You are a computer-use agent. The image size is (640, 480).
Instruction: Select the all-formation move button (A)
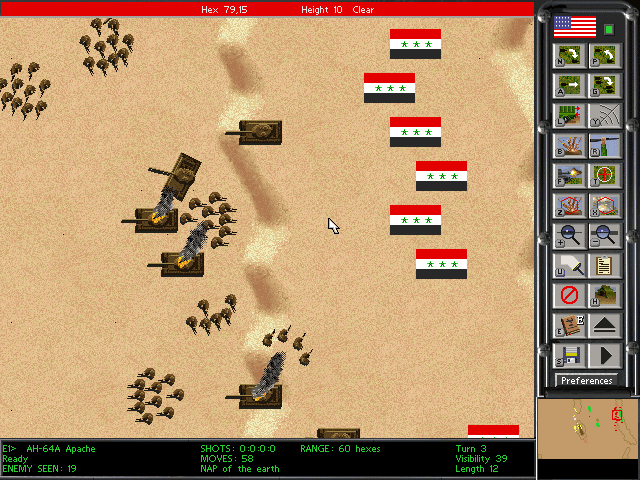[568, 85]
